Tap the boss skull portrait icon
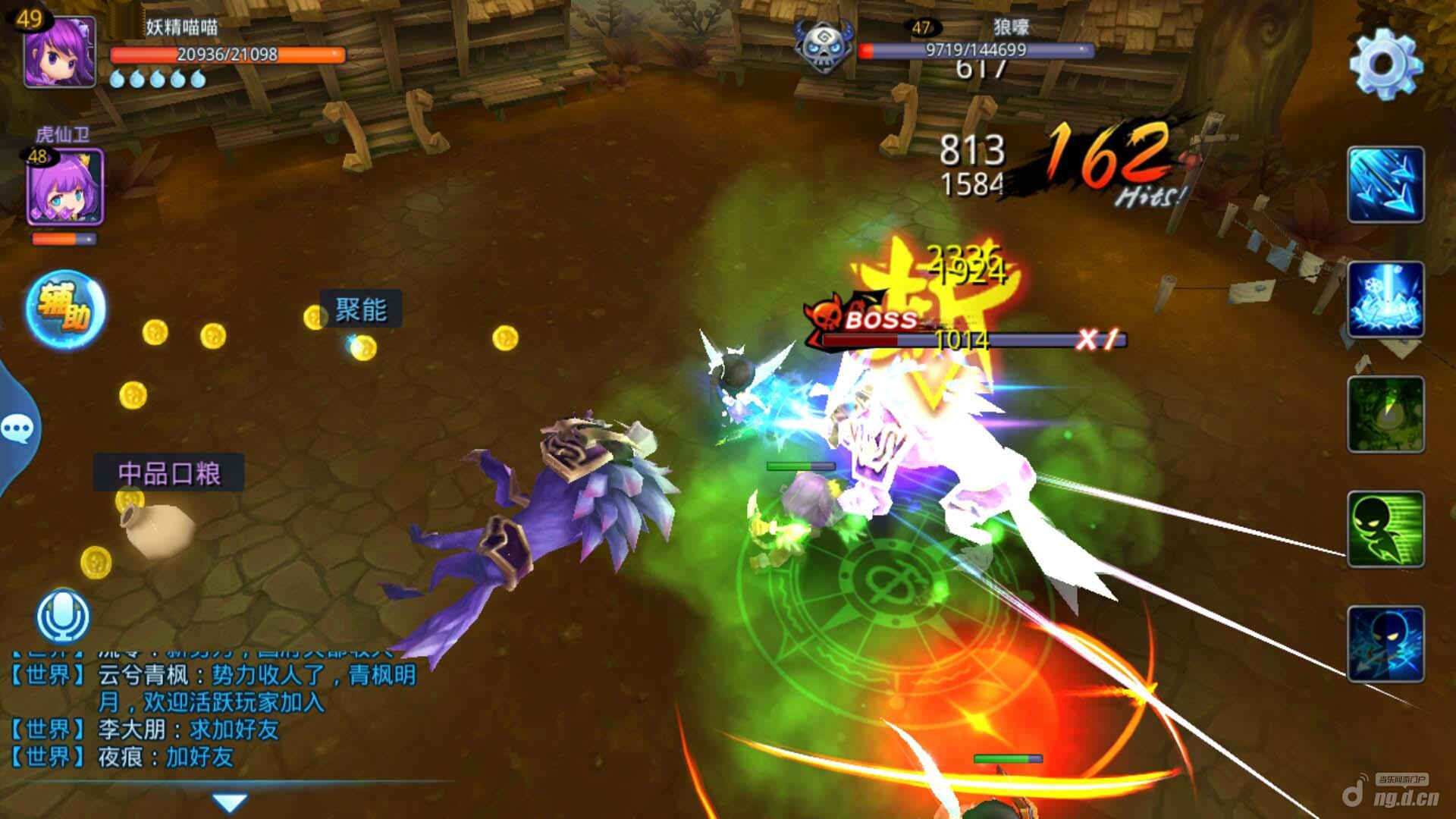 824,45
